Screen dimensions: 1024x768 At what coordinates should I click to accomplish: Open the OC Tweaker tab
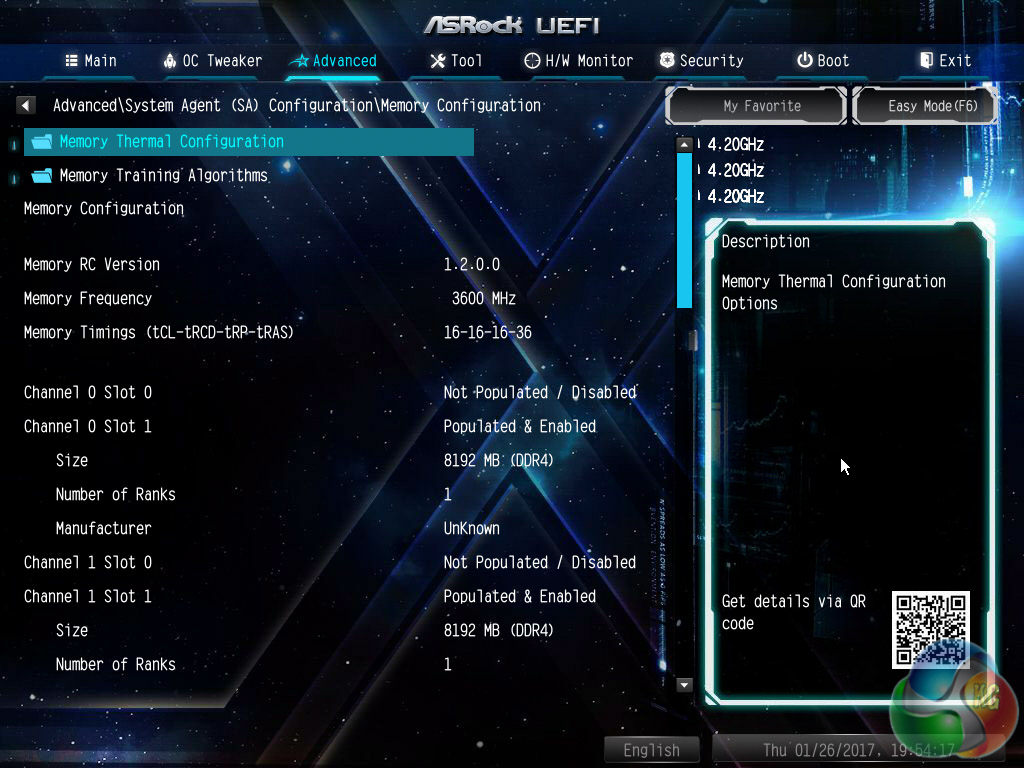pyautogui.click(x=212, y=61)
